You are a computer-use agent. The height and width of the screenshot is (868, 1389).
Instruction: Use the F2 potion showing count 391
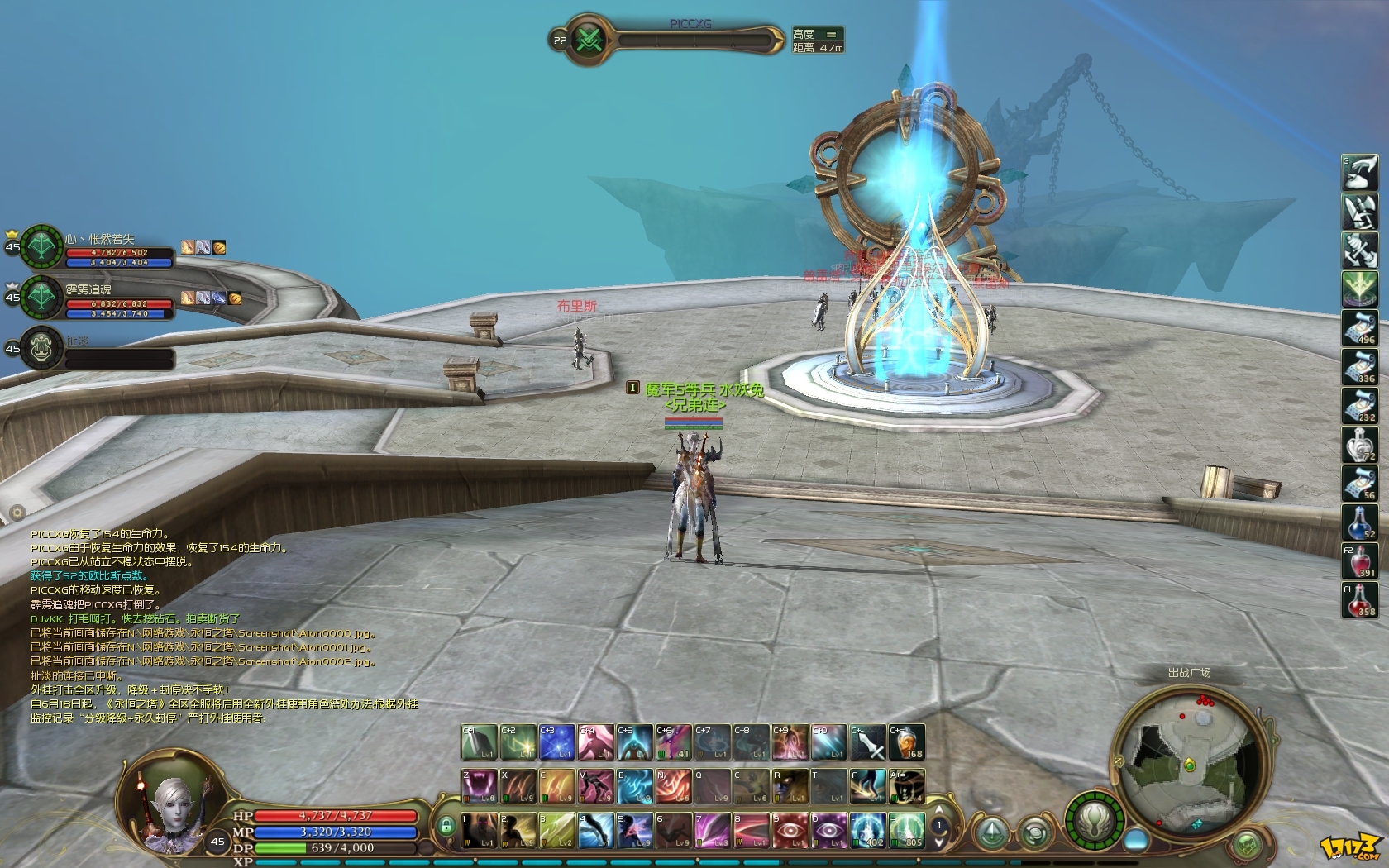(1360, 560)
